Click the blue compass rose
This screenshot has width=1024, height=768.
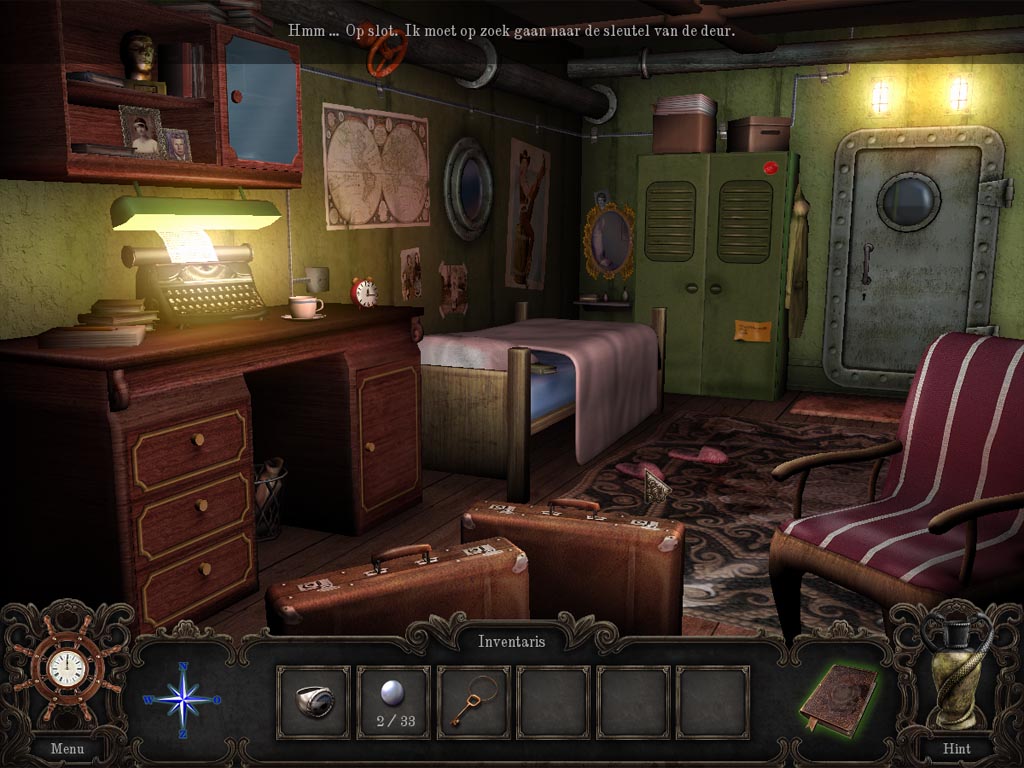click(x=184, y=699)
